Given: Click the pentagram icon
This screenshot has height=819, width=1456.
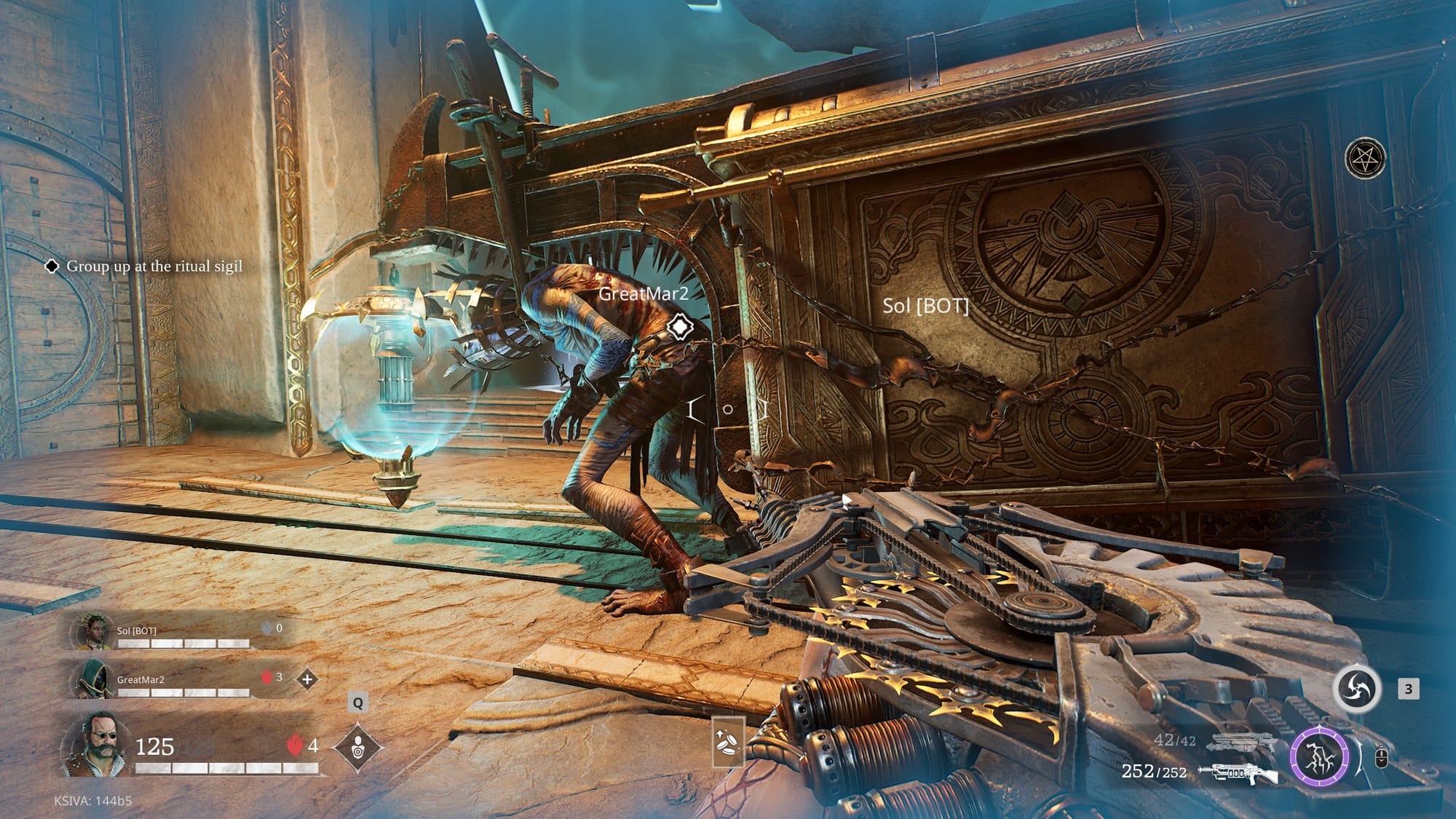Looking at the screenshot, I should tap(1364, 158).
